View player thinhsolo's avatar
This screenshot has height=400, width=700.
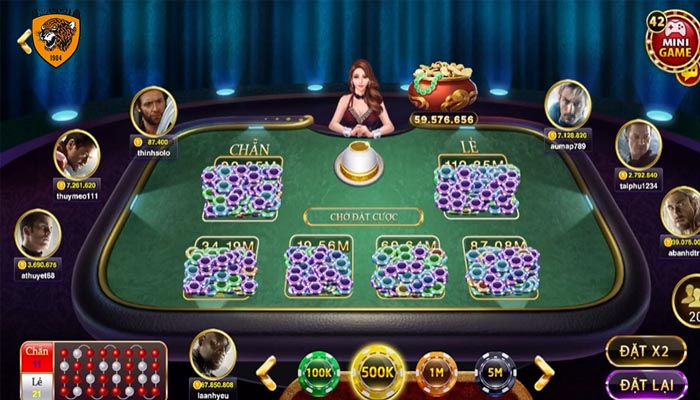153,111
